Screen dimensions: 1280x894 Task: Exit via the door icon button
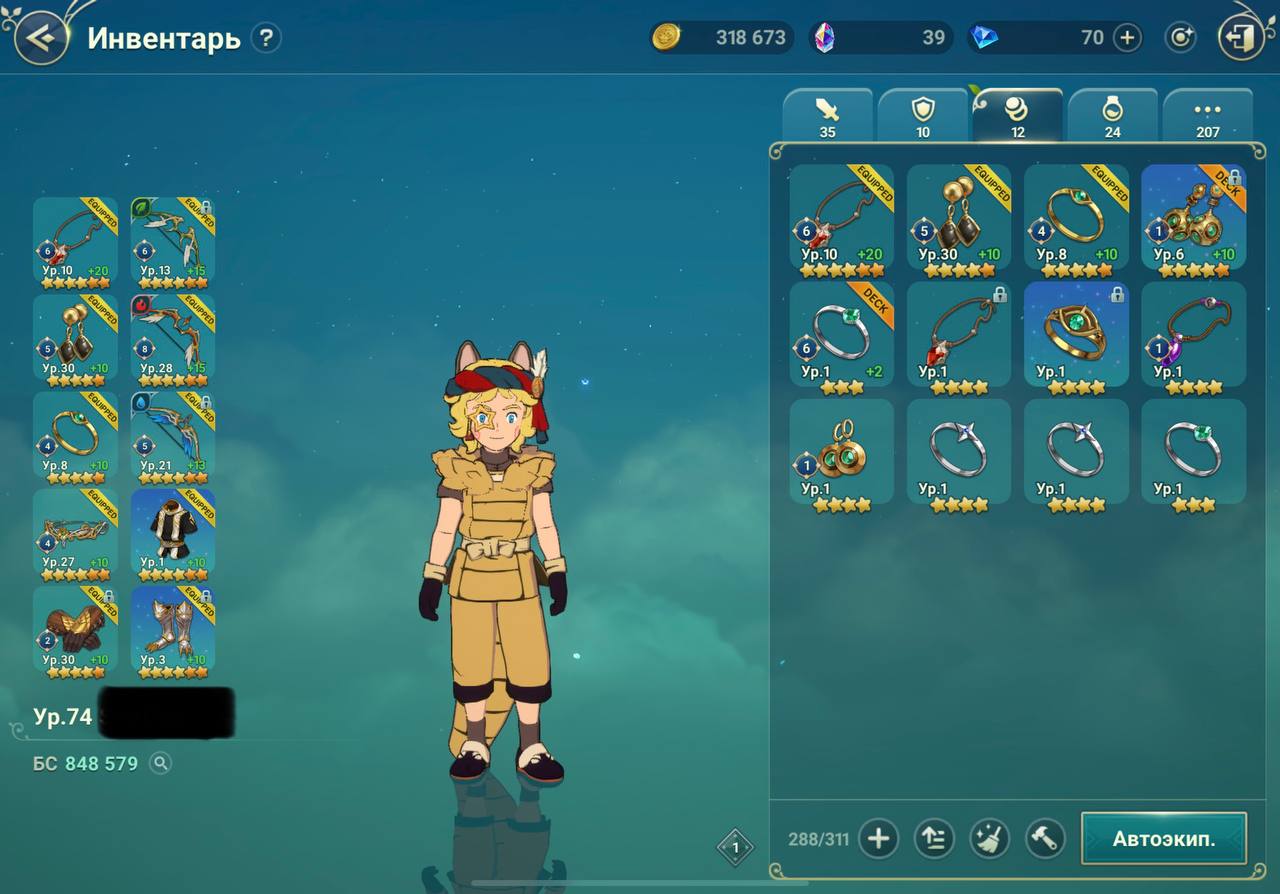[x=1241, y=38]
